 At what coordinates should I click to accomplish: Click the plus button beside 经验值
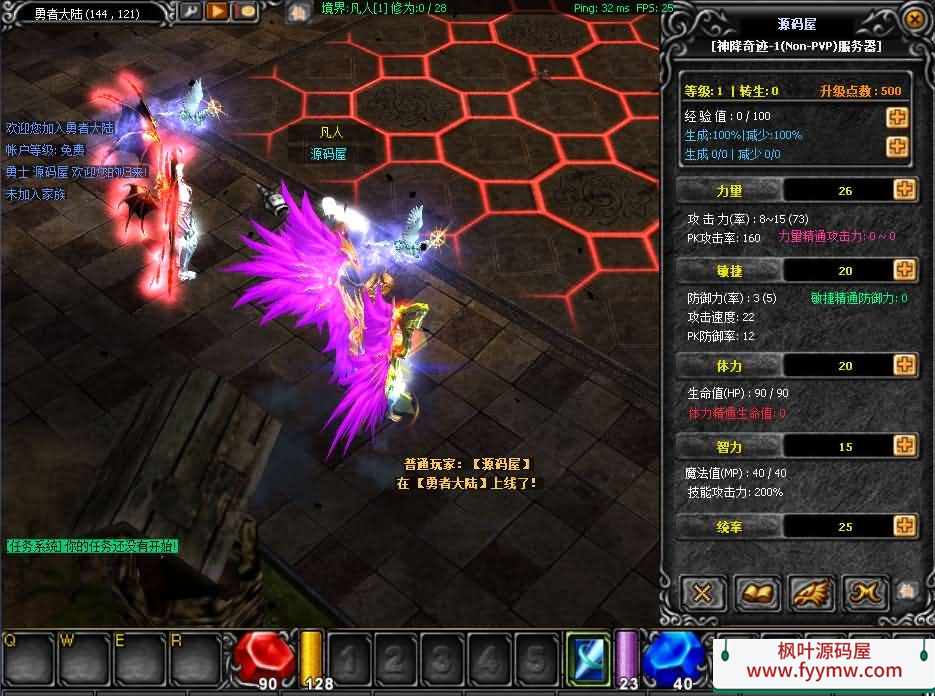tap(897, 117)
